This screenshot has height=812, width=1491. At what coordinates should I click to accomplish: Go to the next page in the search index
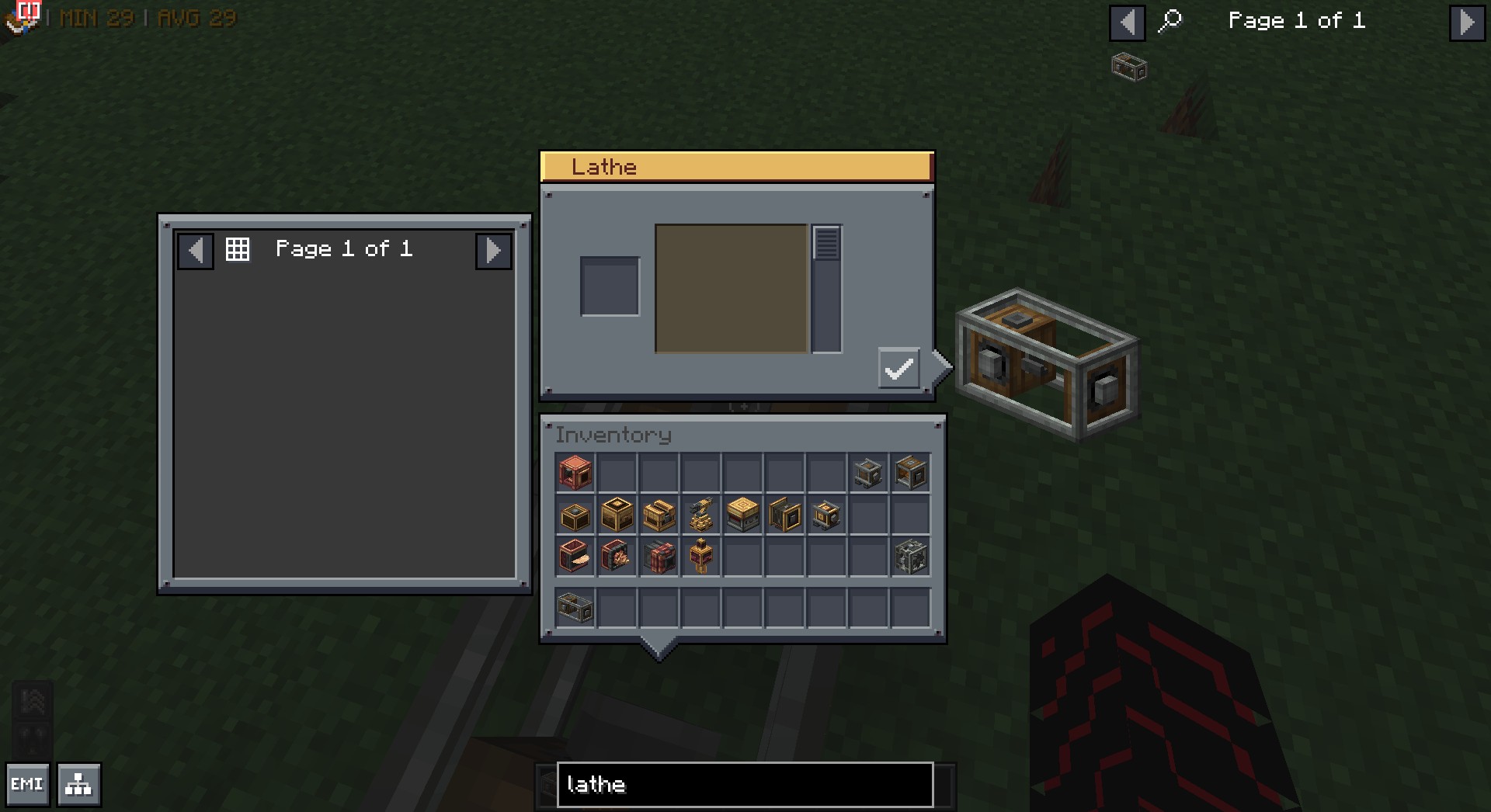(1466, 22)
